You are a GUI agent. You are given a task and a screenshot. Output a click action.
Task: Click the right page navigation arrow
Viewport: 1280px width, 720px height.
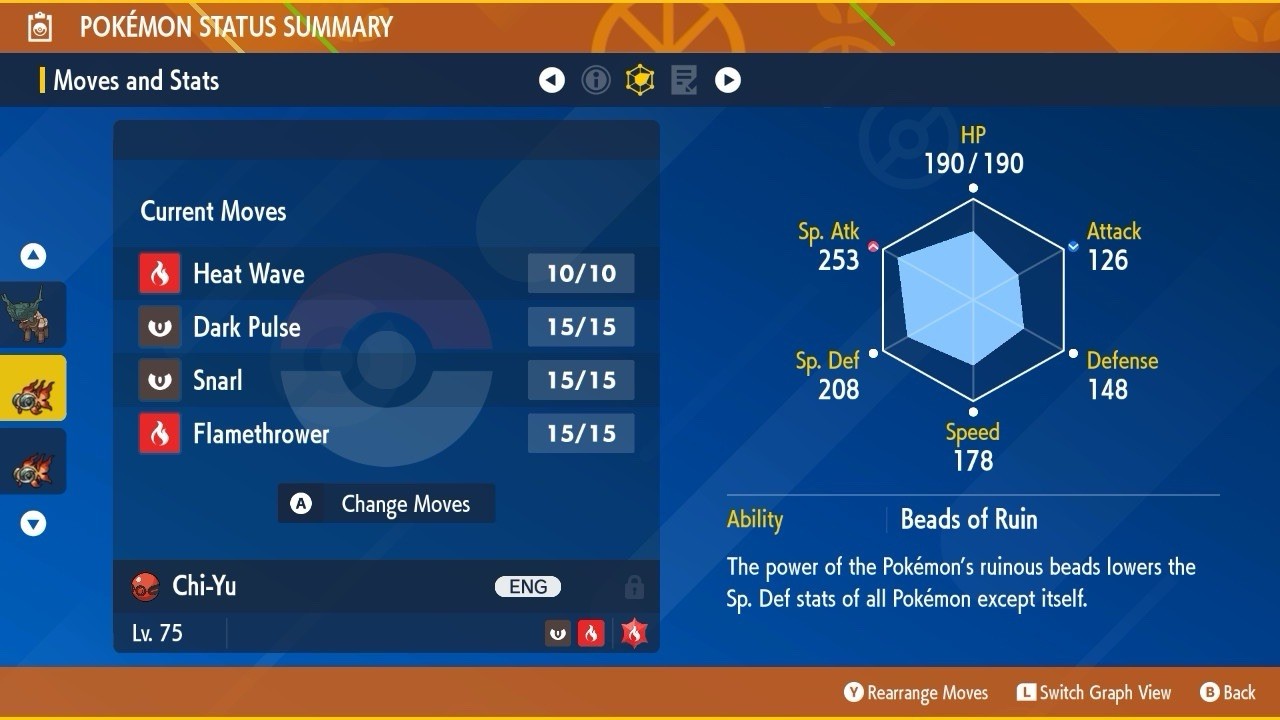[728, 80]
